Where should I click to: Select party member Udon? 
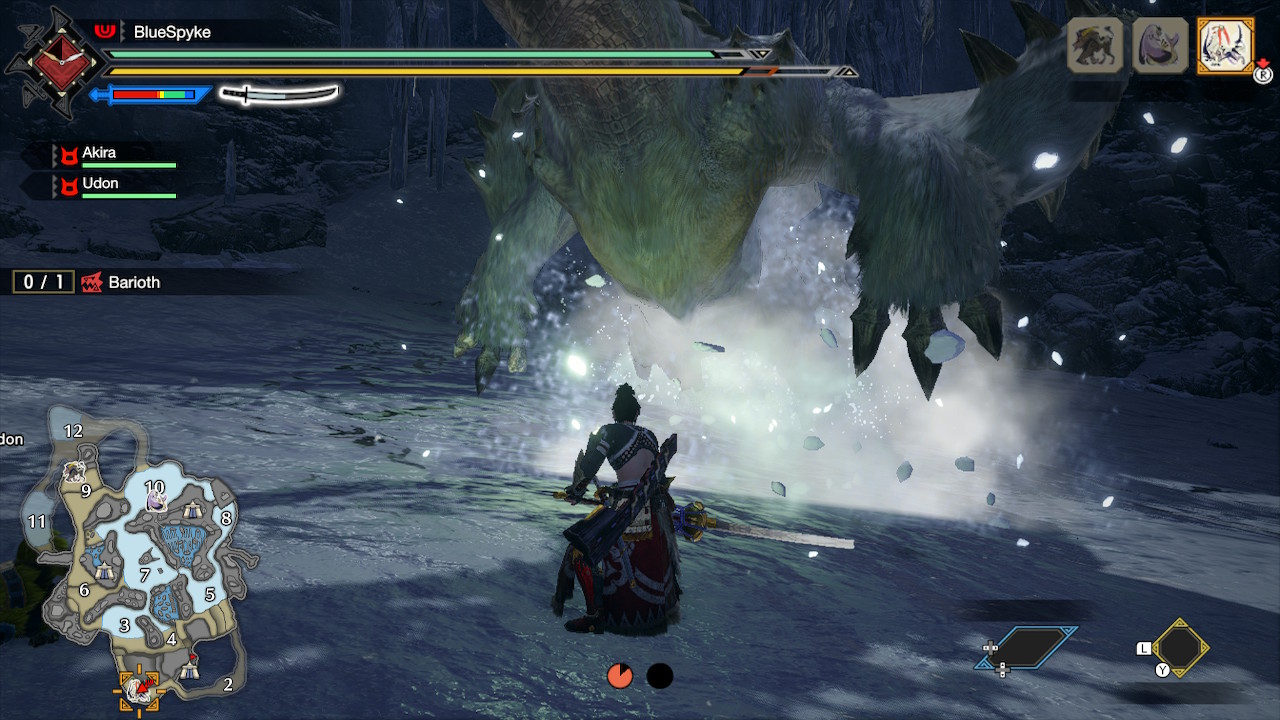pyautogui.click(x=100, y=184)
